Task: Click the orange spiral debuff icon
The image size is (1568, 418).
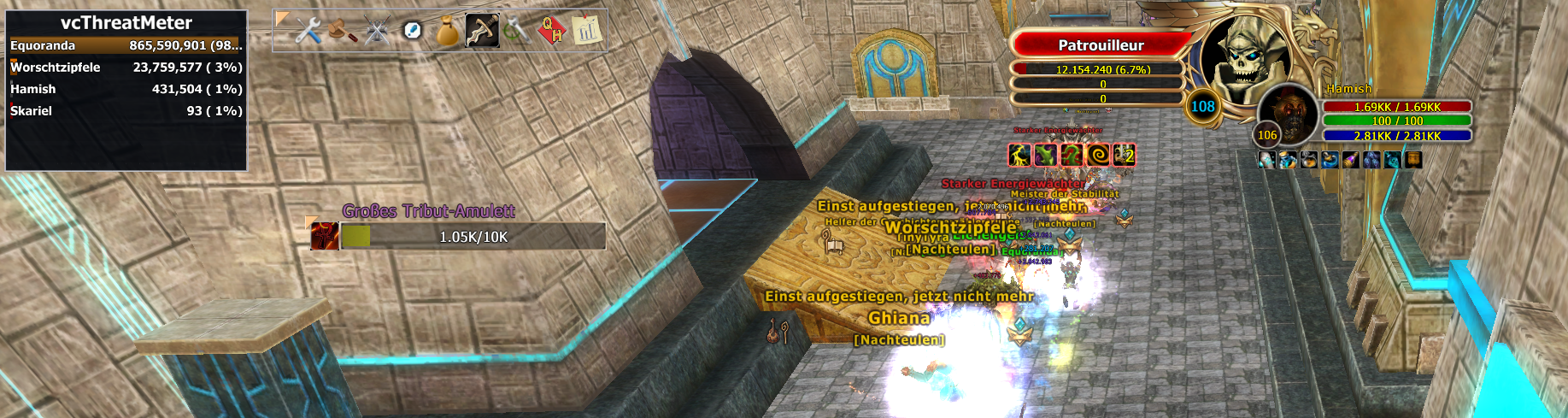Action: (1098, 155)
